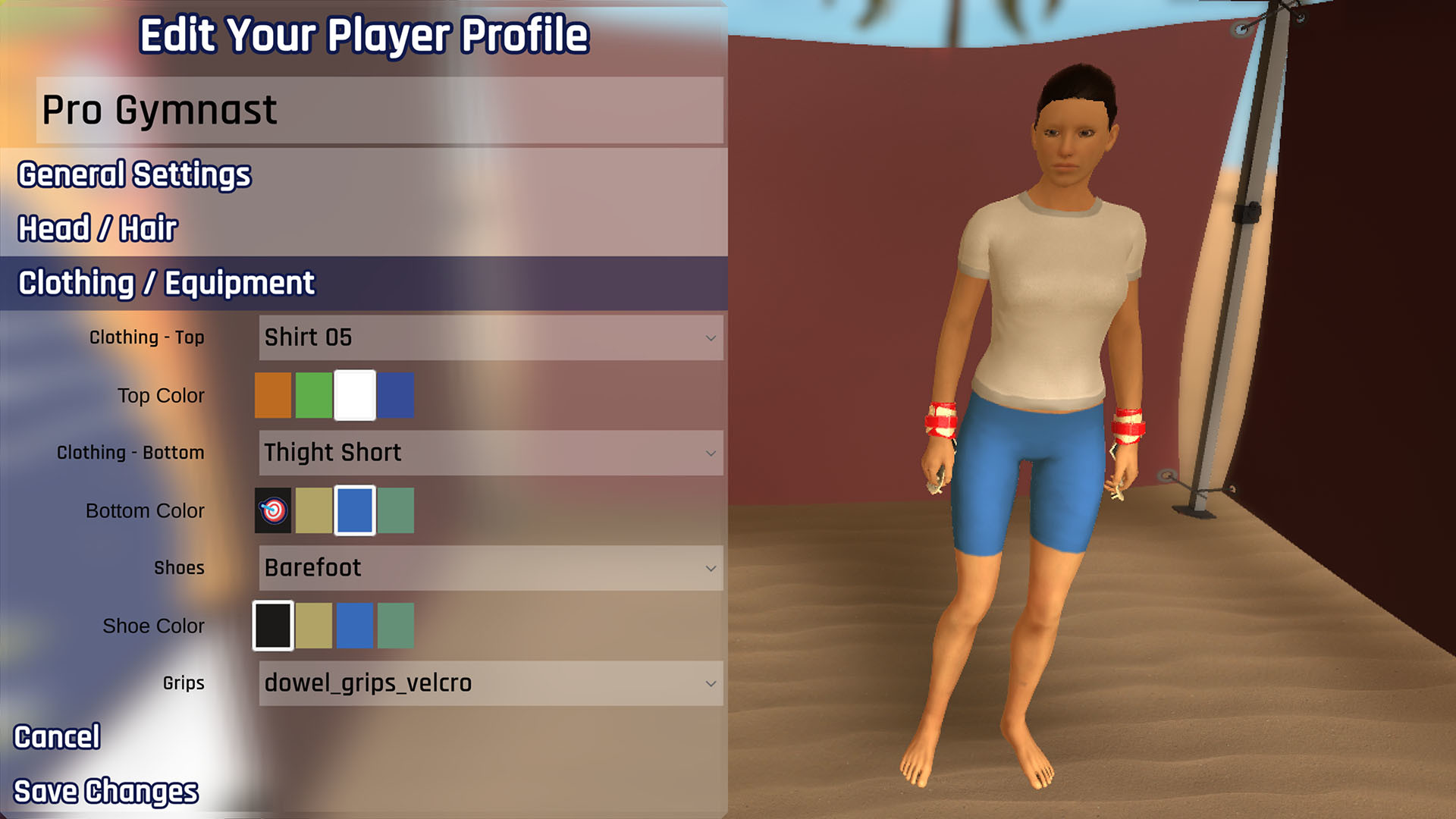Image resolution: width=1456 pixels, height=819 pixels.
Task: Open the Clothing - Top dropdown showing Shirt 05
Action: tap(489, 337)
